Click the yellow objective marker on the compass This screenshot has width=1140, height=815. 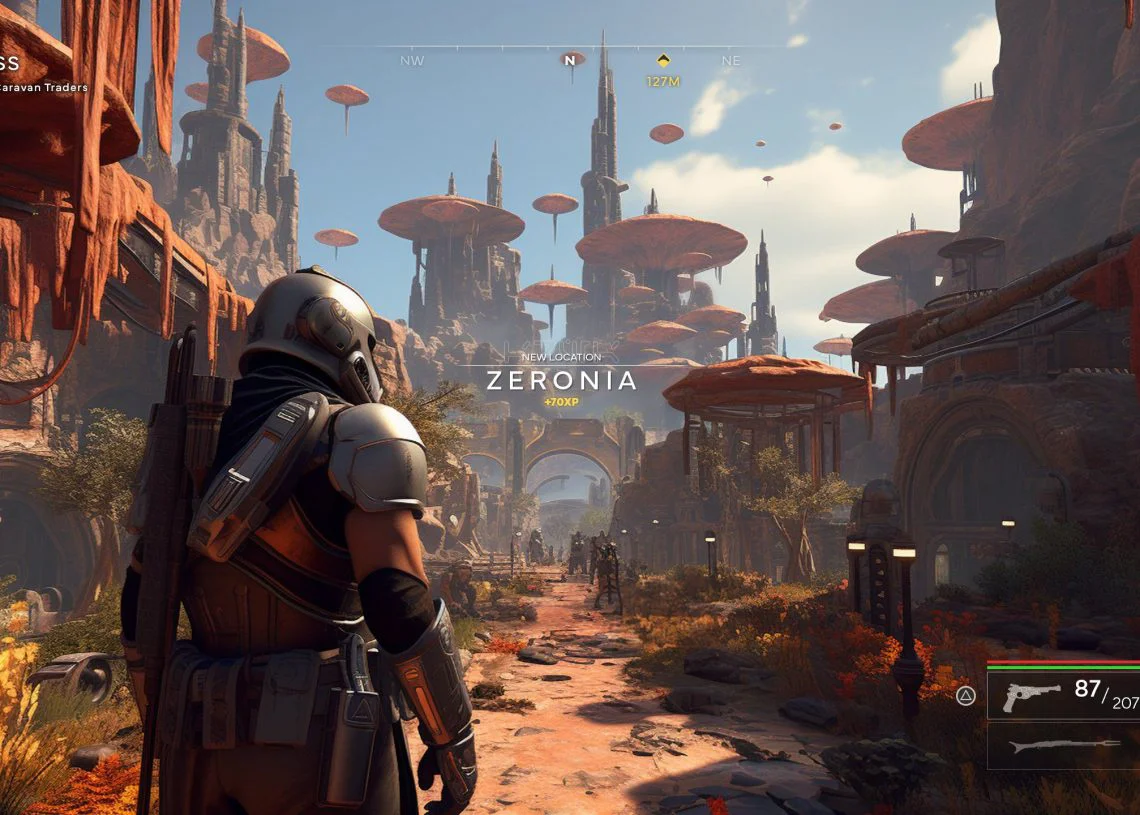662,61
